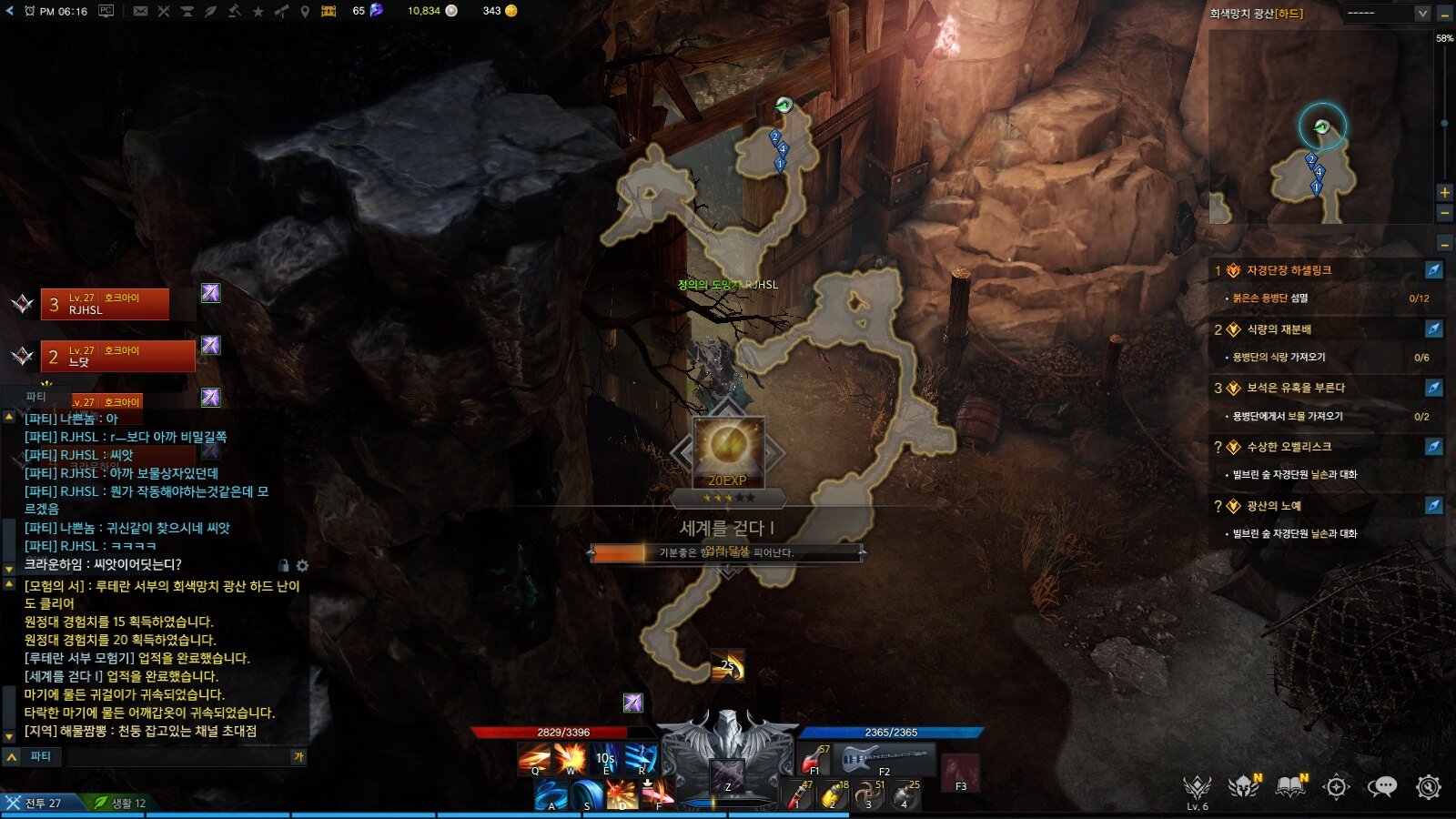1456x819 pixels.
Task: Open the open-book journal icon
Action: 1290,786
